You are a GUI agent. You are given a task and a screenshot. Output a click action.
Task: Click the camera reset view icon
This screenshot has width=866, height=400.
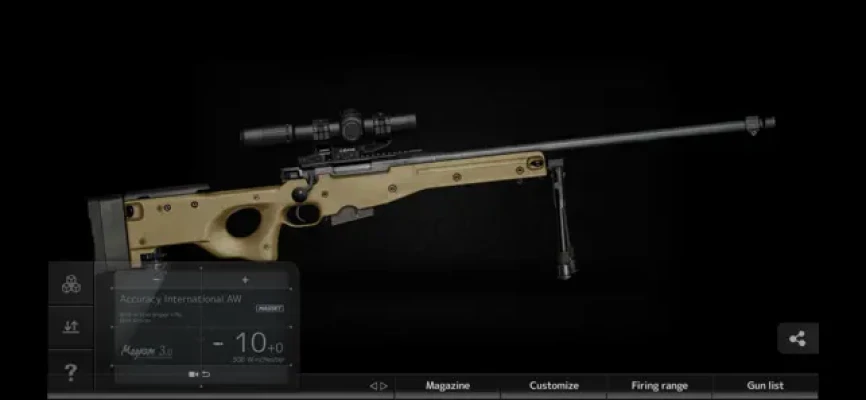pyautogui.click(x=199, y=374)
